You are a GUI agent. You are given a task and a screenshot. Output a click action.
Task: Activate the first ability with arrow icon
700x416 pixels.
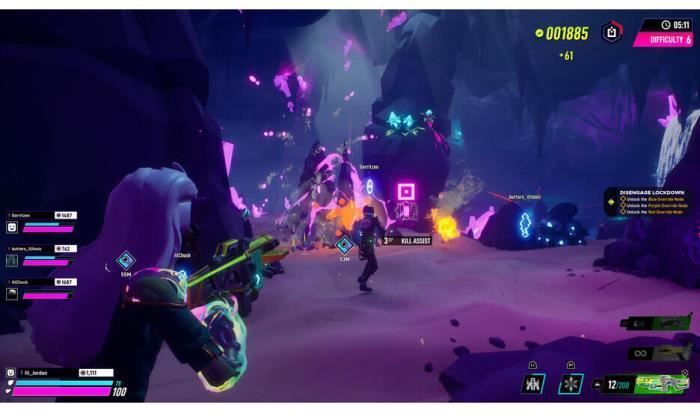point(533,384)
